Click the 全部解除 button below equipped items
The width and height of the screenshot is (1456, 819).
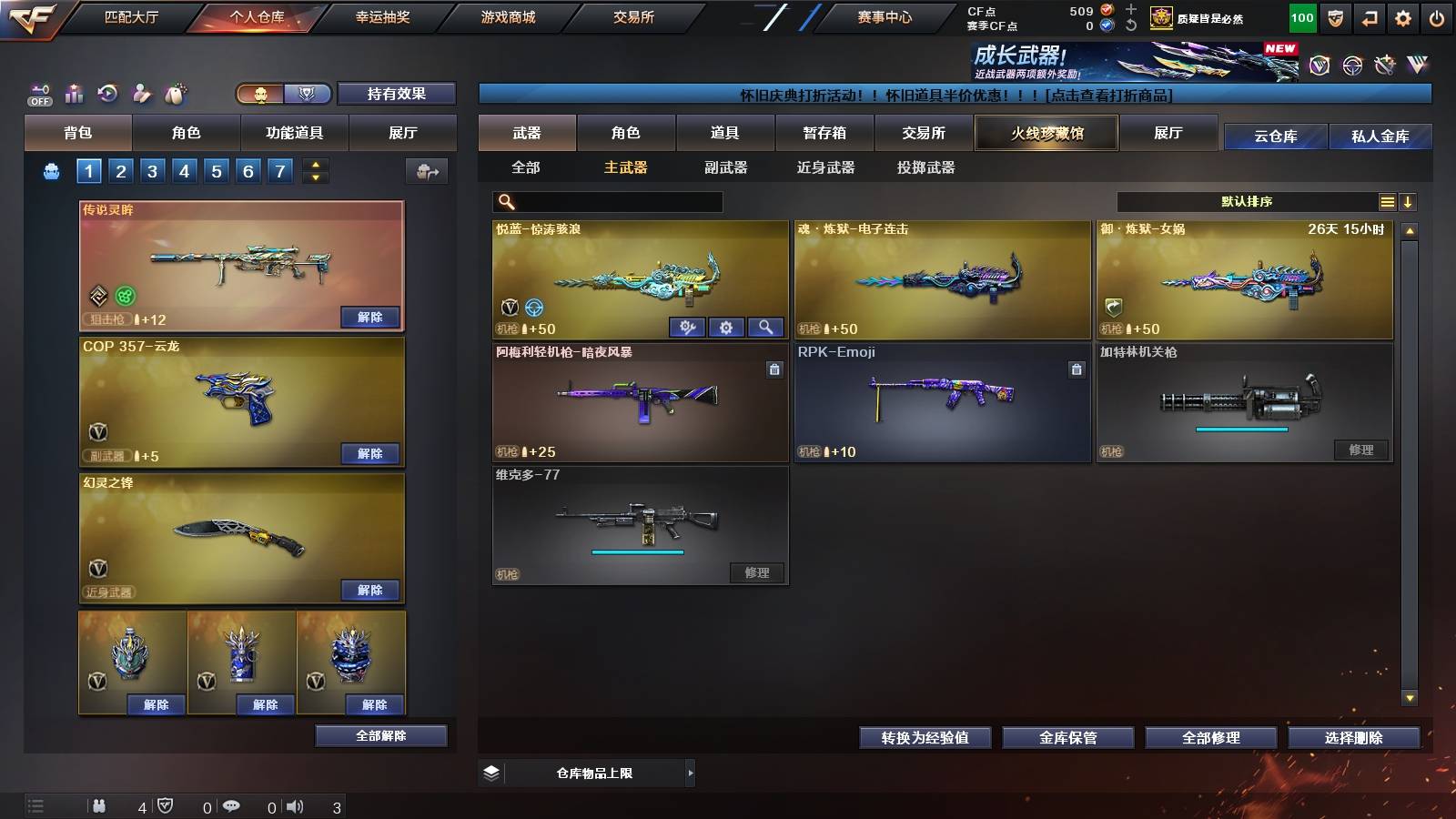[x=380, y=735]
